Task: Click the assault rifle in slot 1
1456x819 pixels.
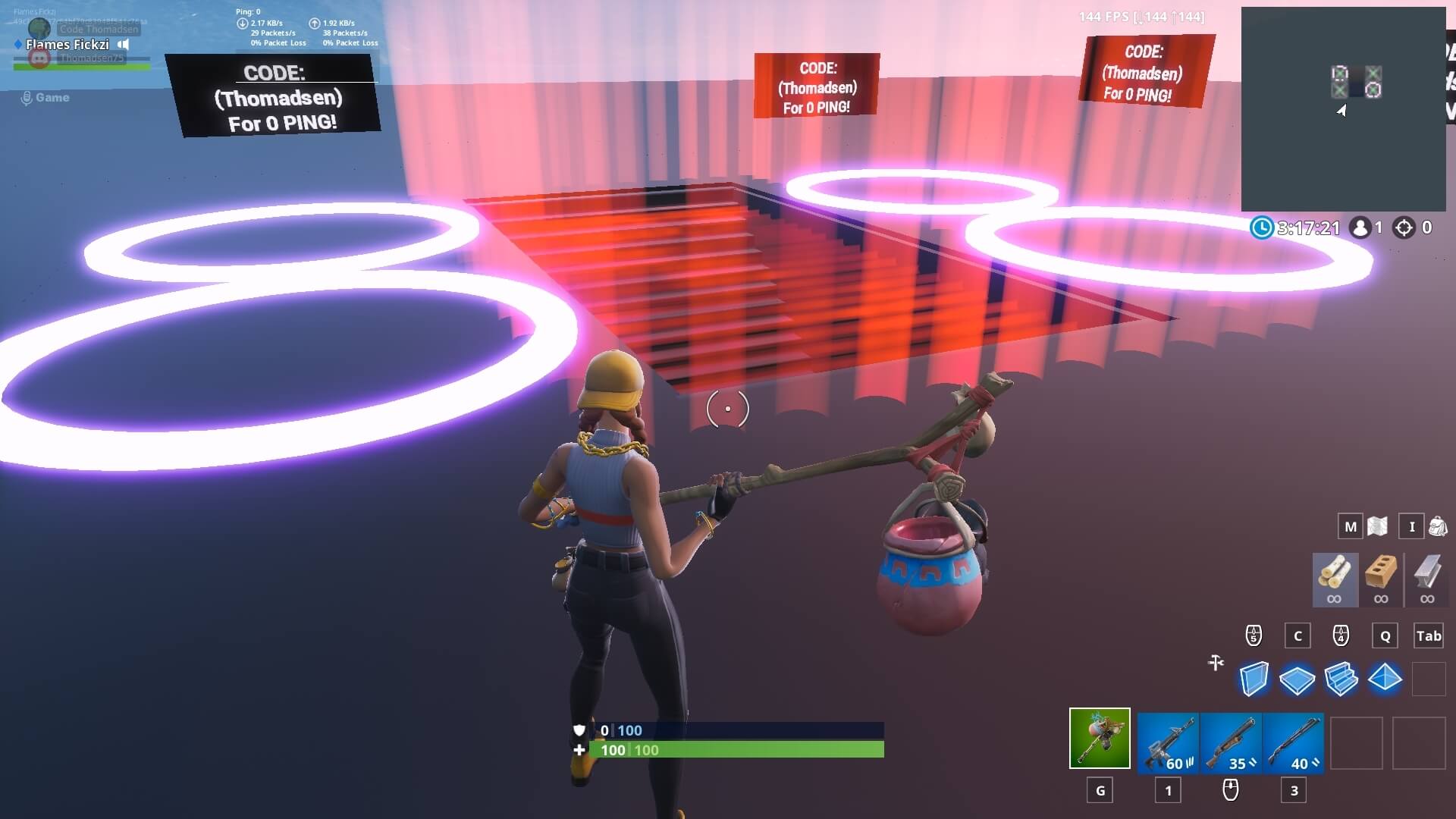Action: 1166,743
